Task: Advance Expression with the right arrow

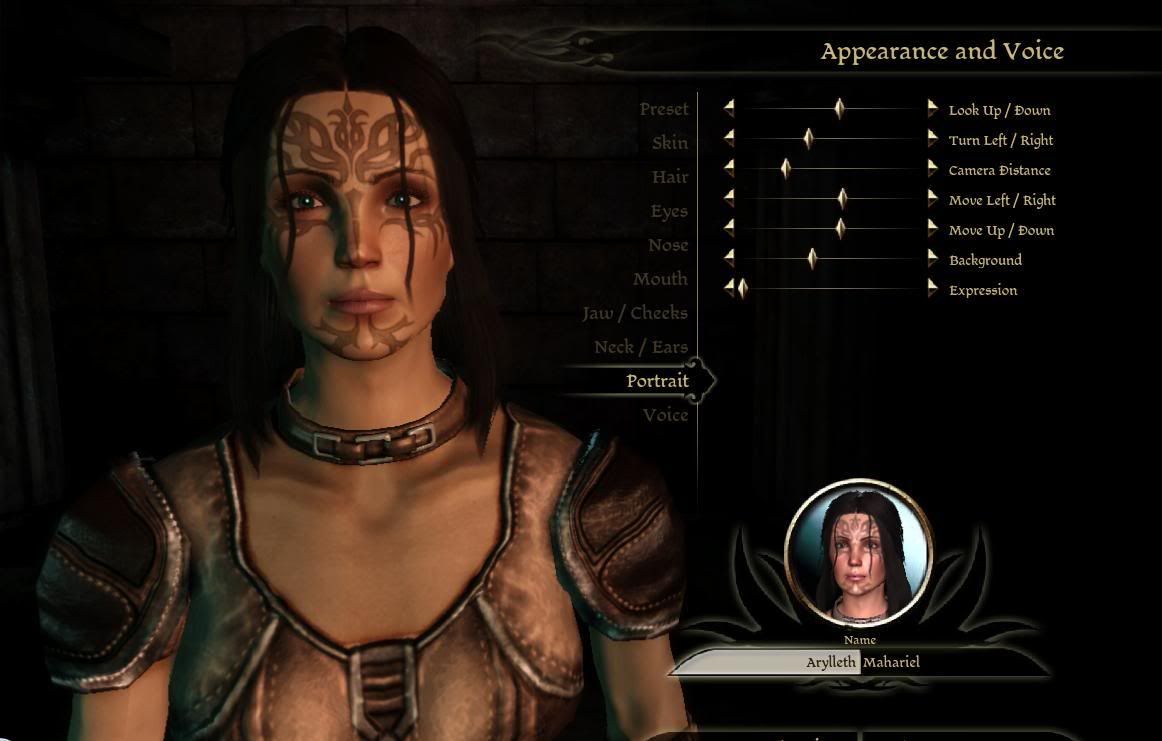Action: pos(932,289)
